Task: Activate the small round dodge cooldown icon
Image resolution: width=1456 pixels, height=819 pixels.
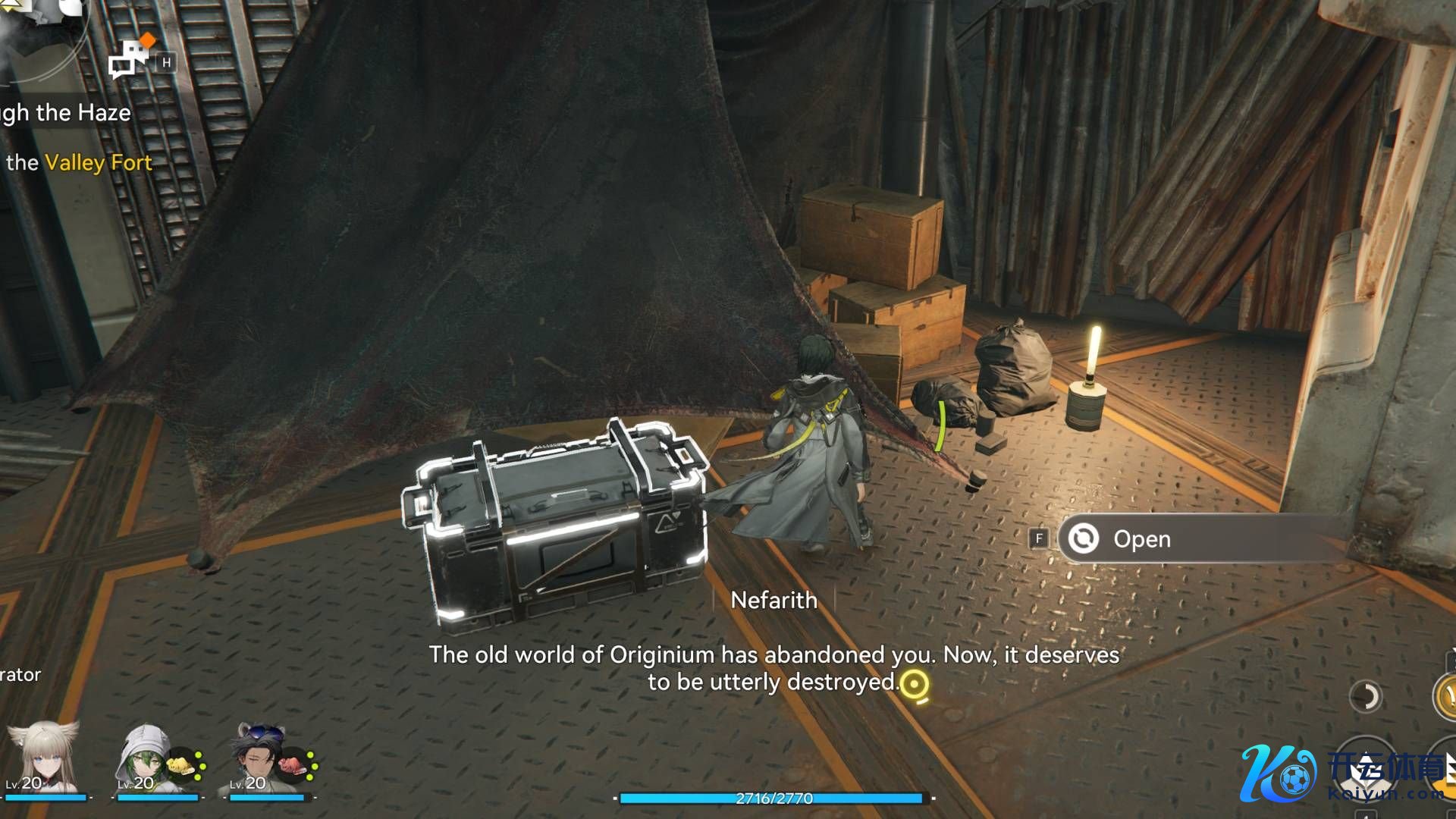Action: [x=1366, y=696]
